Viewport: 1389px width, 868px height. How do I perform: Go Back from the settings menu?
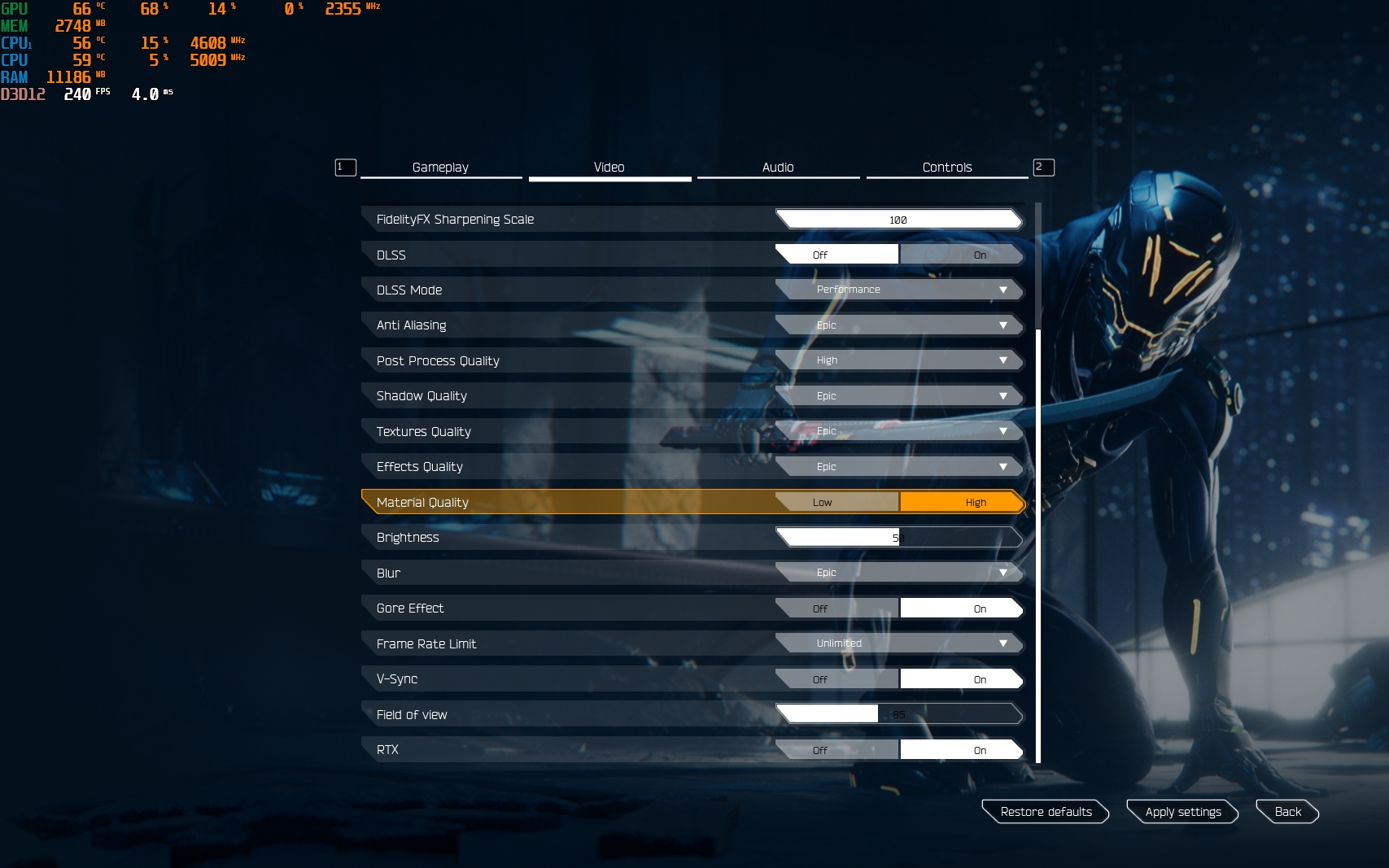(1287, 812)
